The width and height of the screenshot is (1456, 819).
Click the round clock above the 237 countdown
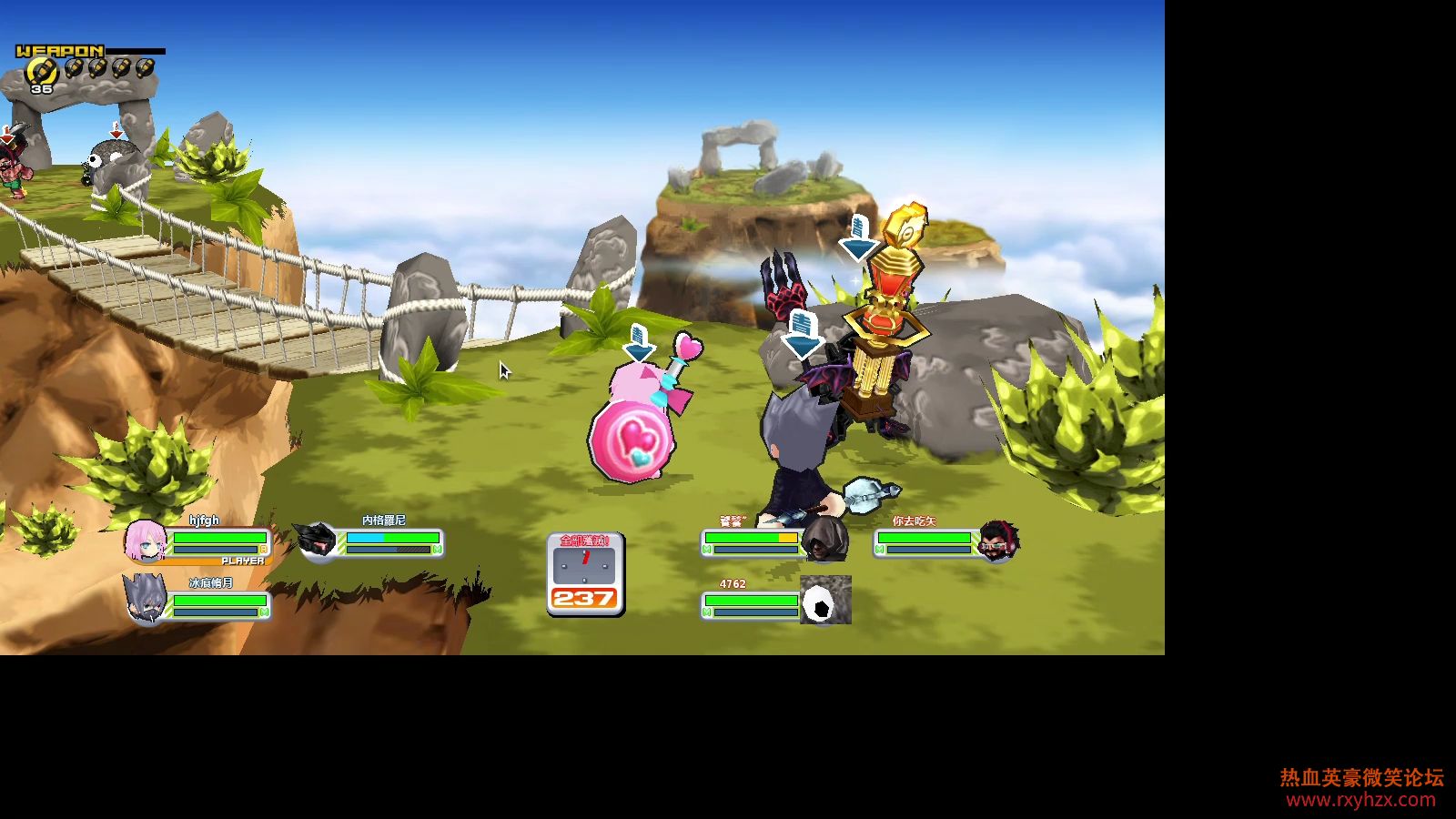[x=584, y=566]
